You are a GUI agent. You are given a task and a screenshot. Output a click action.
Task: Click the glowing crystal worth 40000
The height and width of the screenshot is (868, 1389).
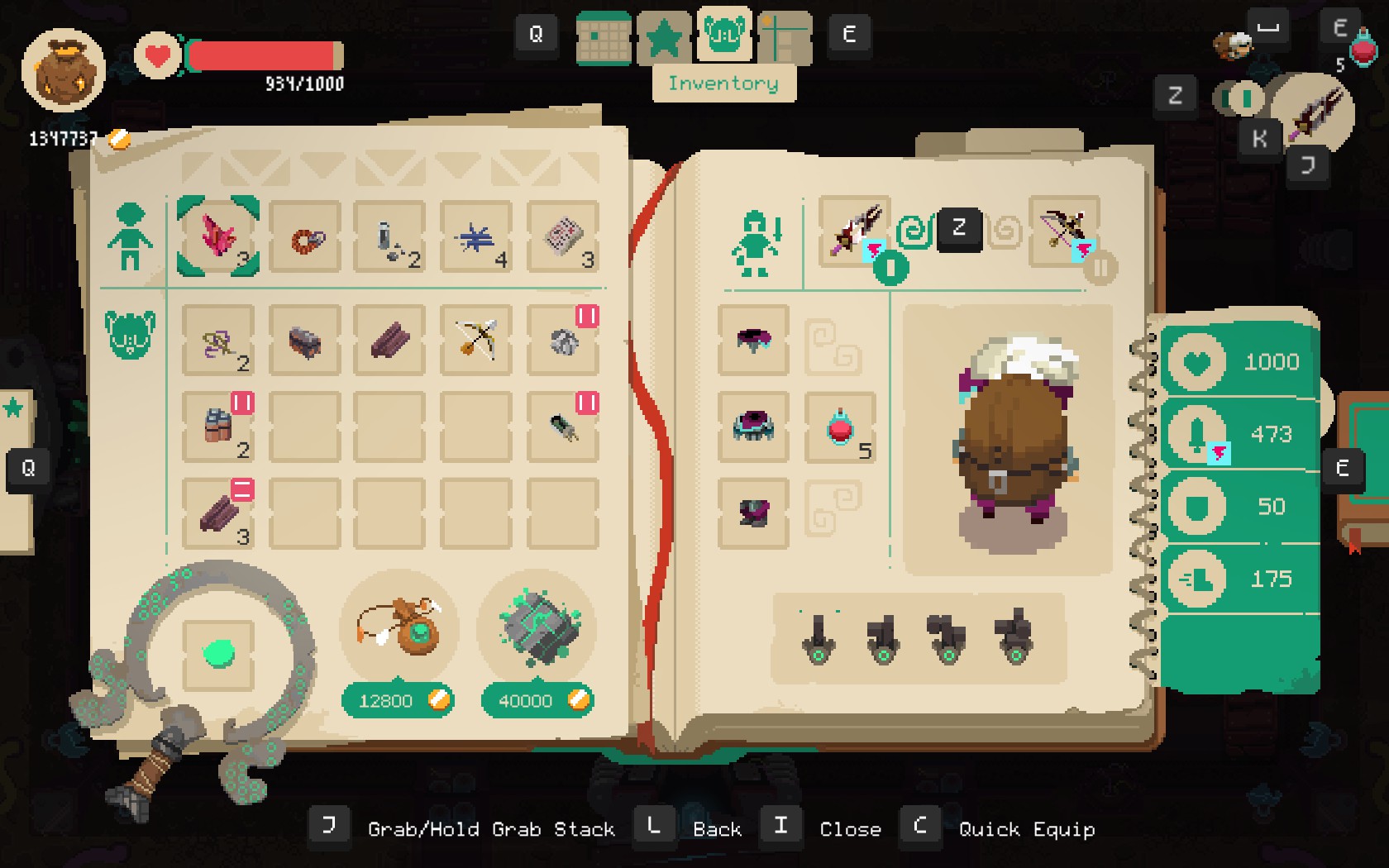click(537, 630)
